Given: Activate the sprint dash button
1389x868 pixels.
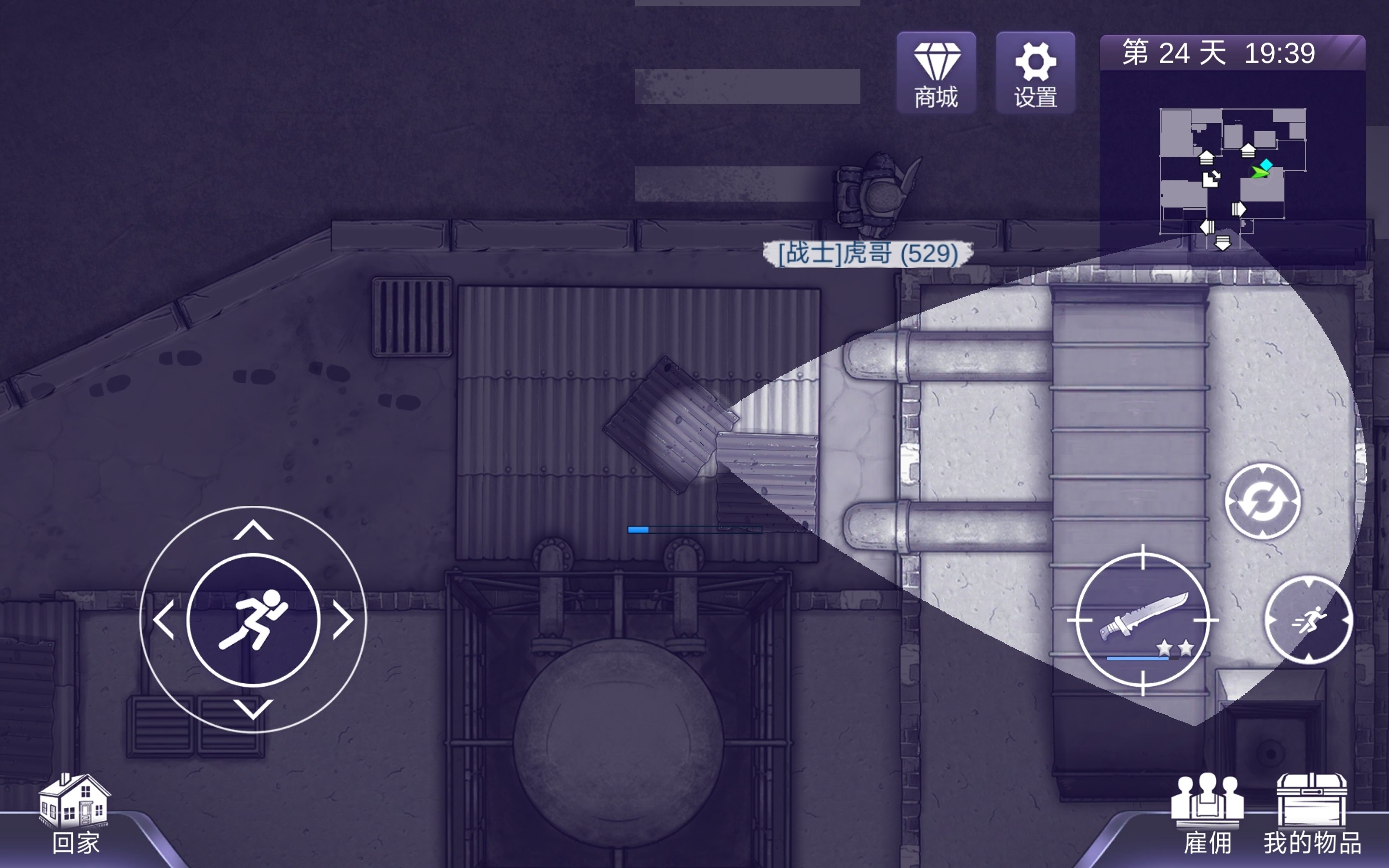Looking at the screenshot, I should click(x=1308, y=620).
